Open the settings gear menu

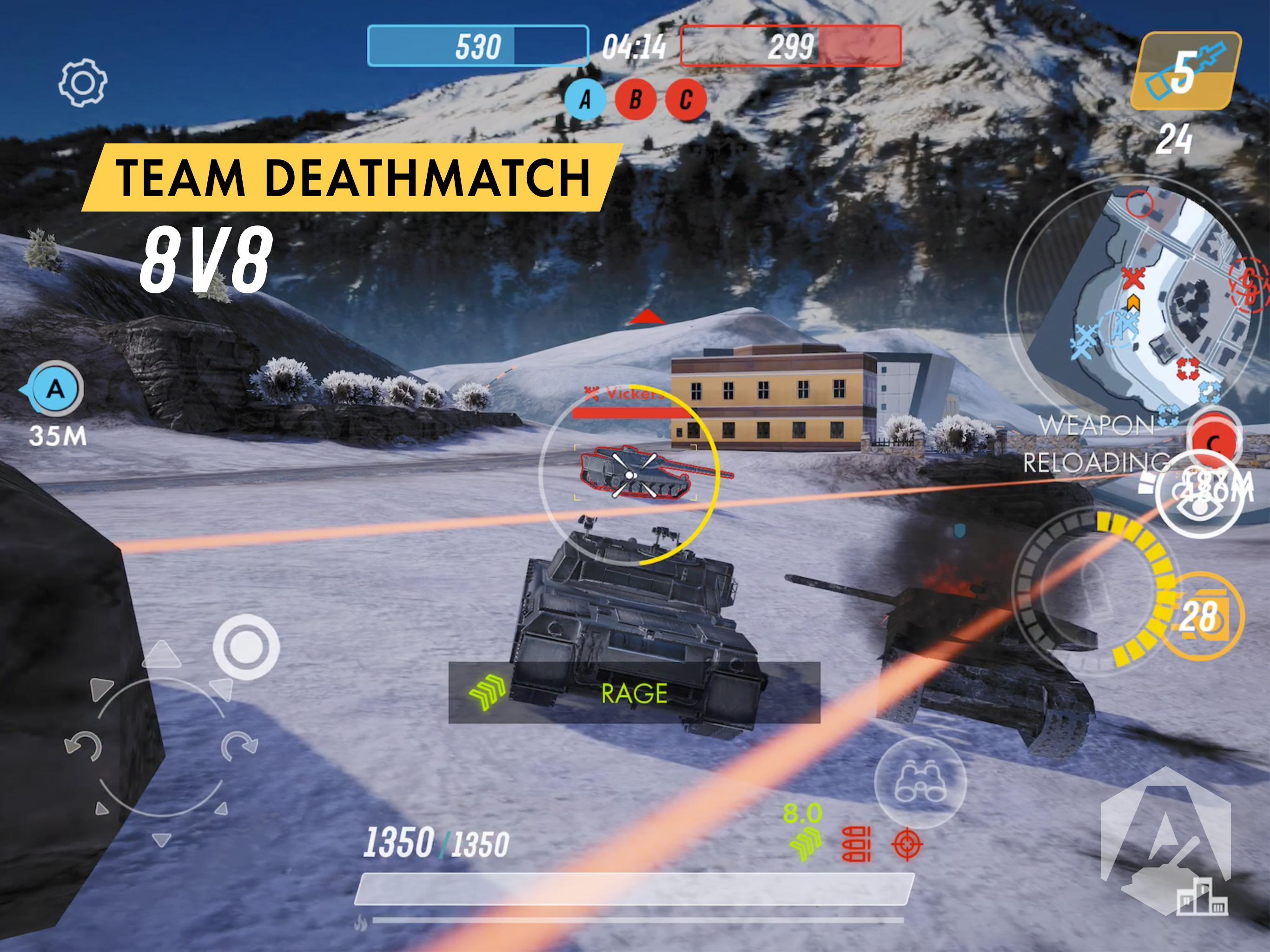point(84,84)
